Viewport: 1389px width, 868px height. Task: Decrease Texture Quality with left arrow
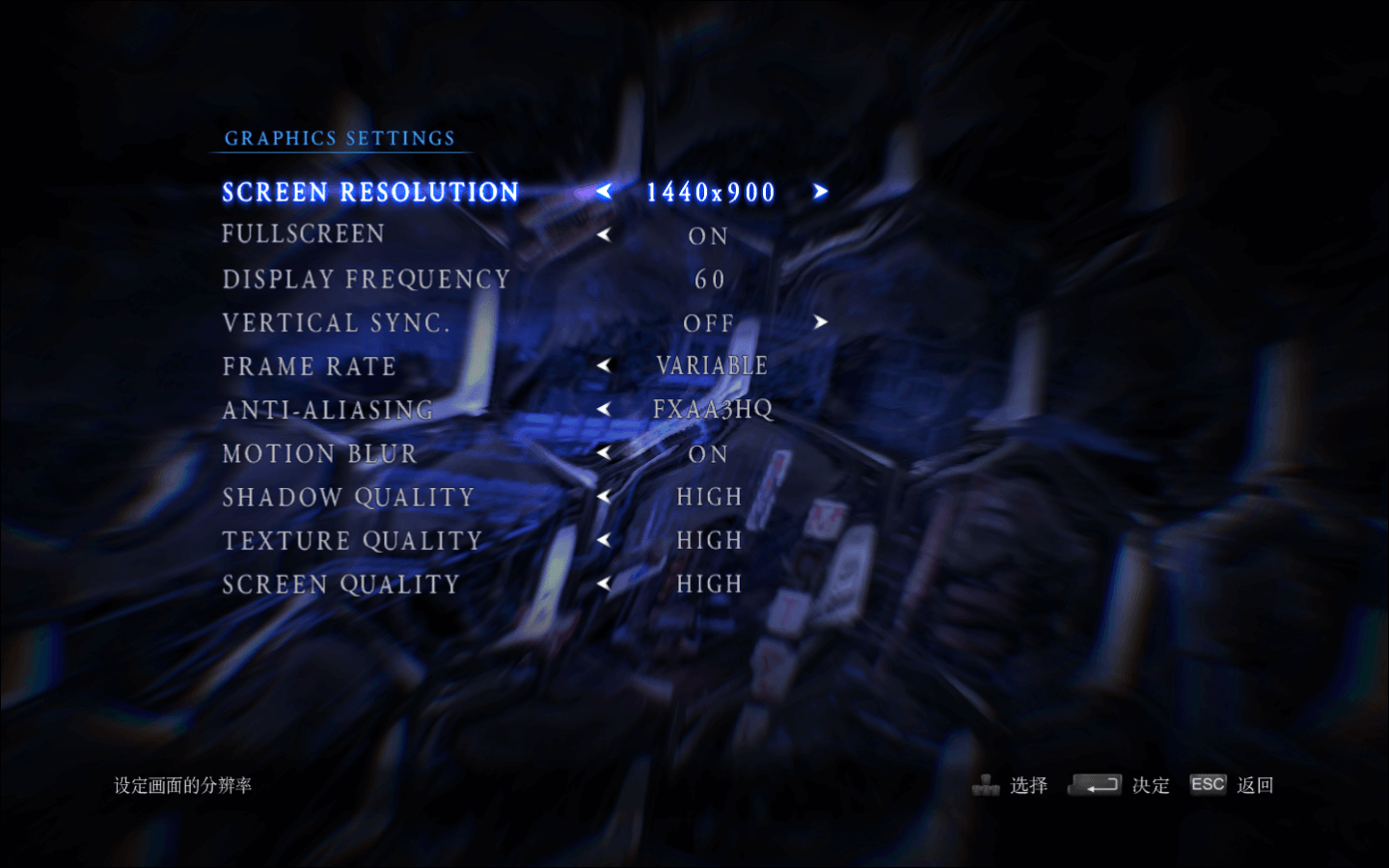tap(604, 540)
